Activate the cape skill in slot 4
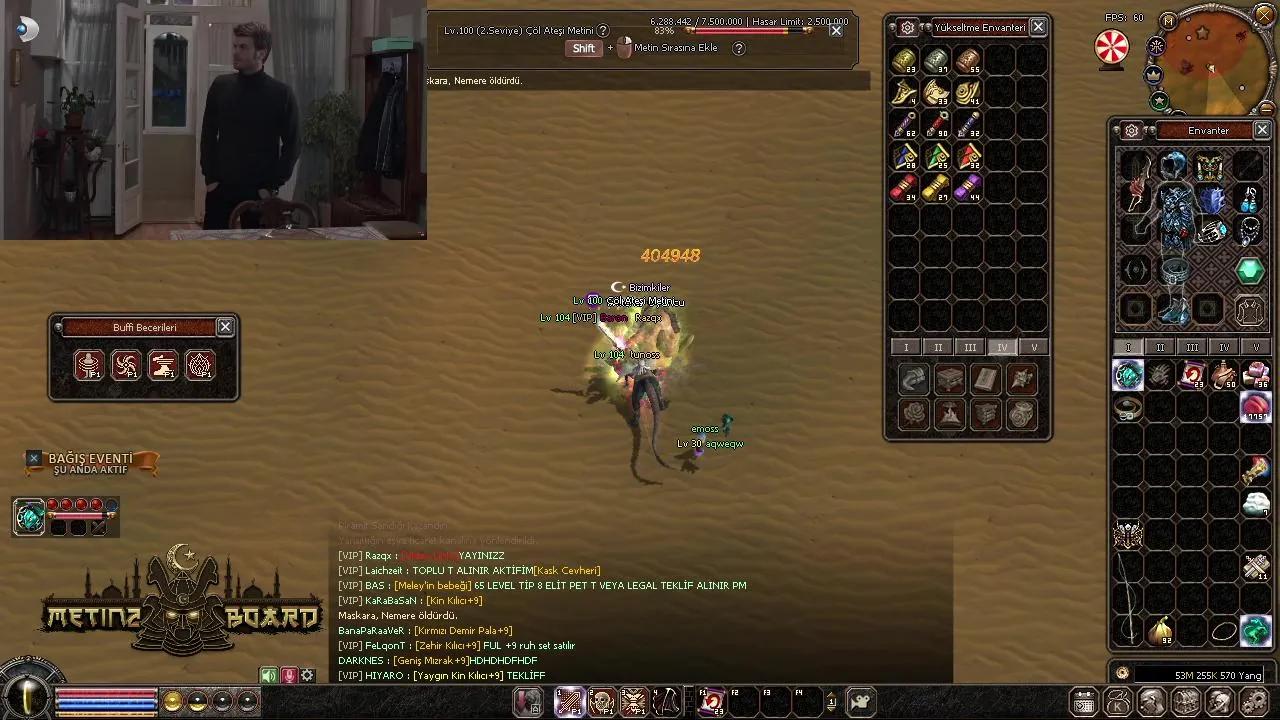 click(667, 700)
